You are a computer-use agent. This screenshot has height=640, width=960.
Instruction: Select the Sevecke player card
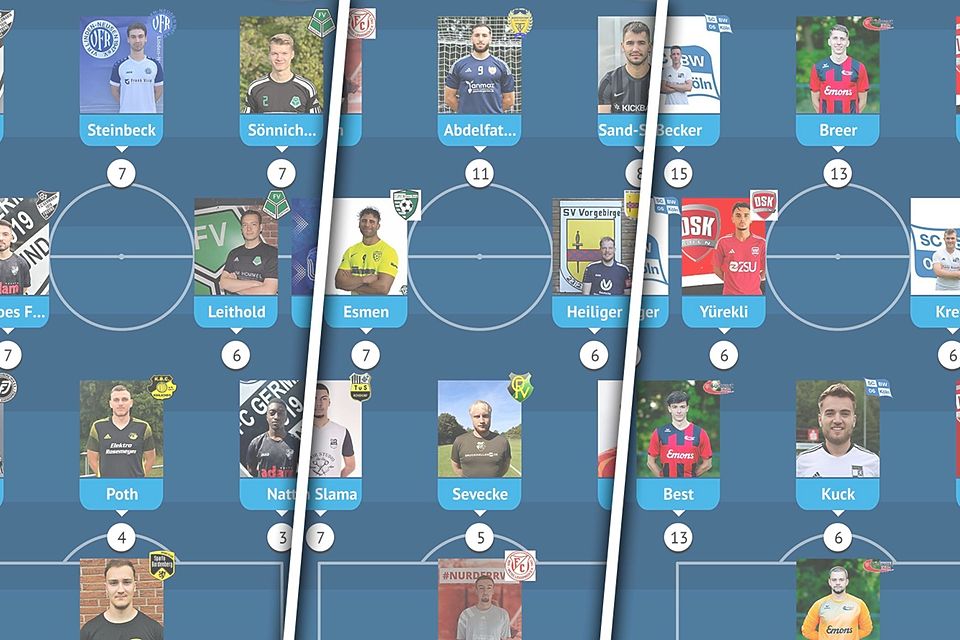pyautogui.click(x=480, y=431)
